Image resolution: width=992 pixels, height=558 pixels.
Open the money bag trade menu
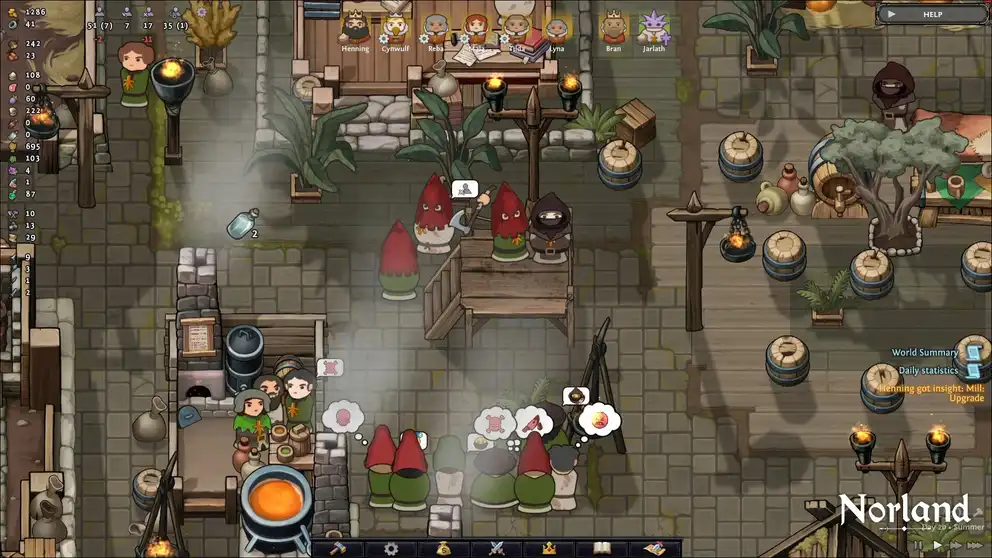click(443, 548)
